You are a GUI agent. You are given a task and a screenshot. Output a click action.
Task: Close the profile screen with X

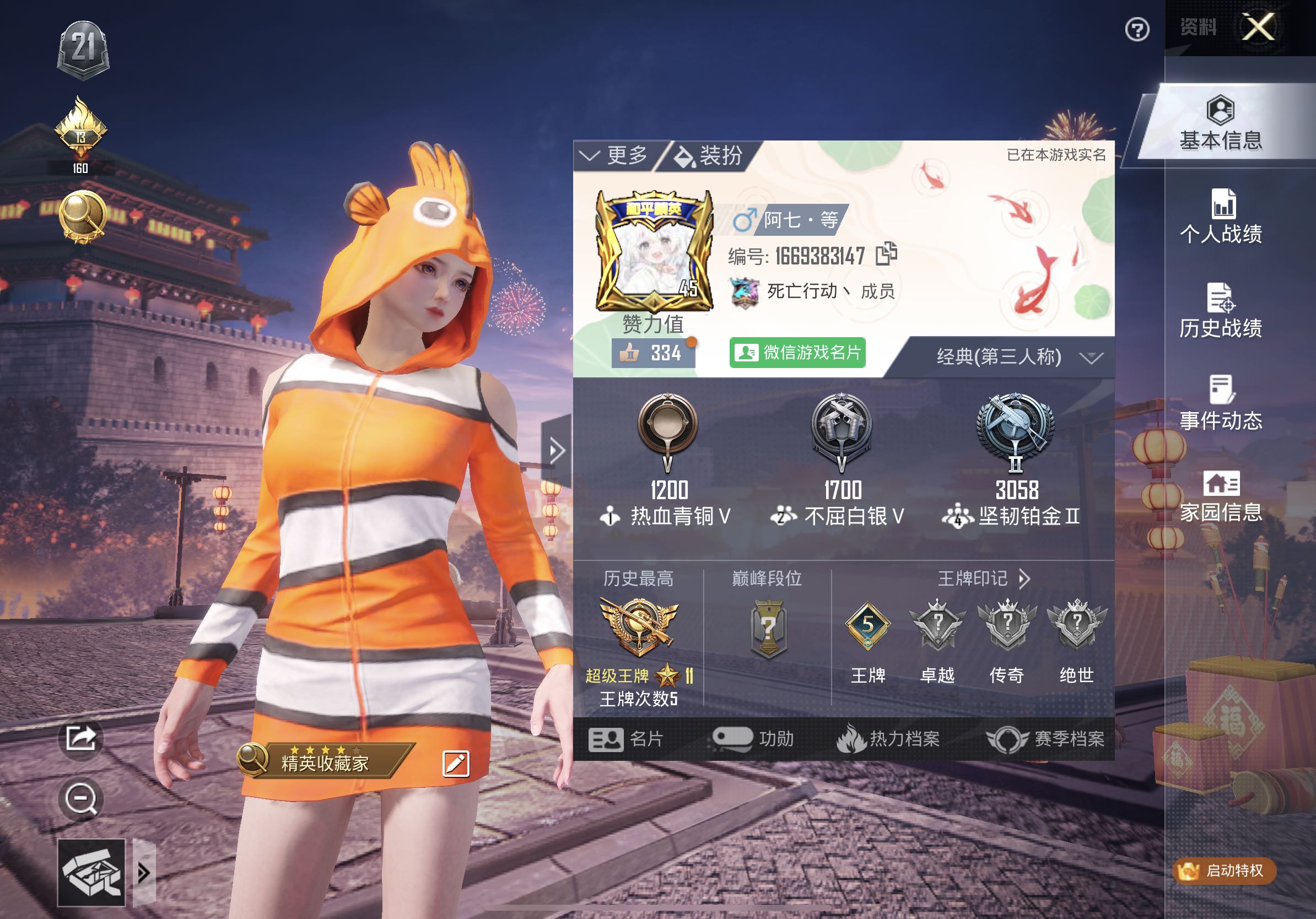pyautogui.click(x=1258, y=27)
